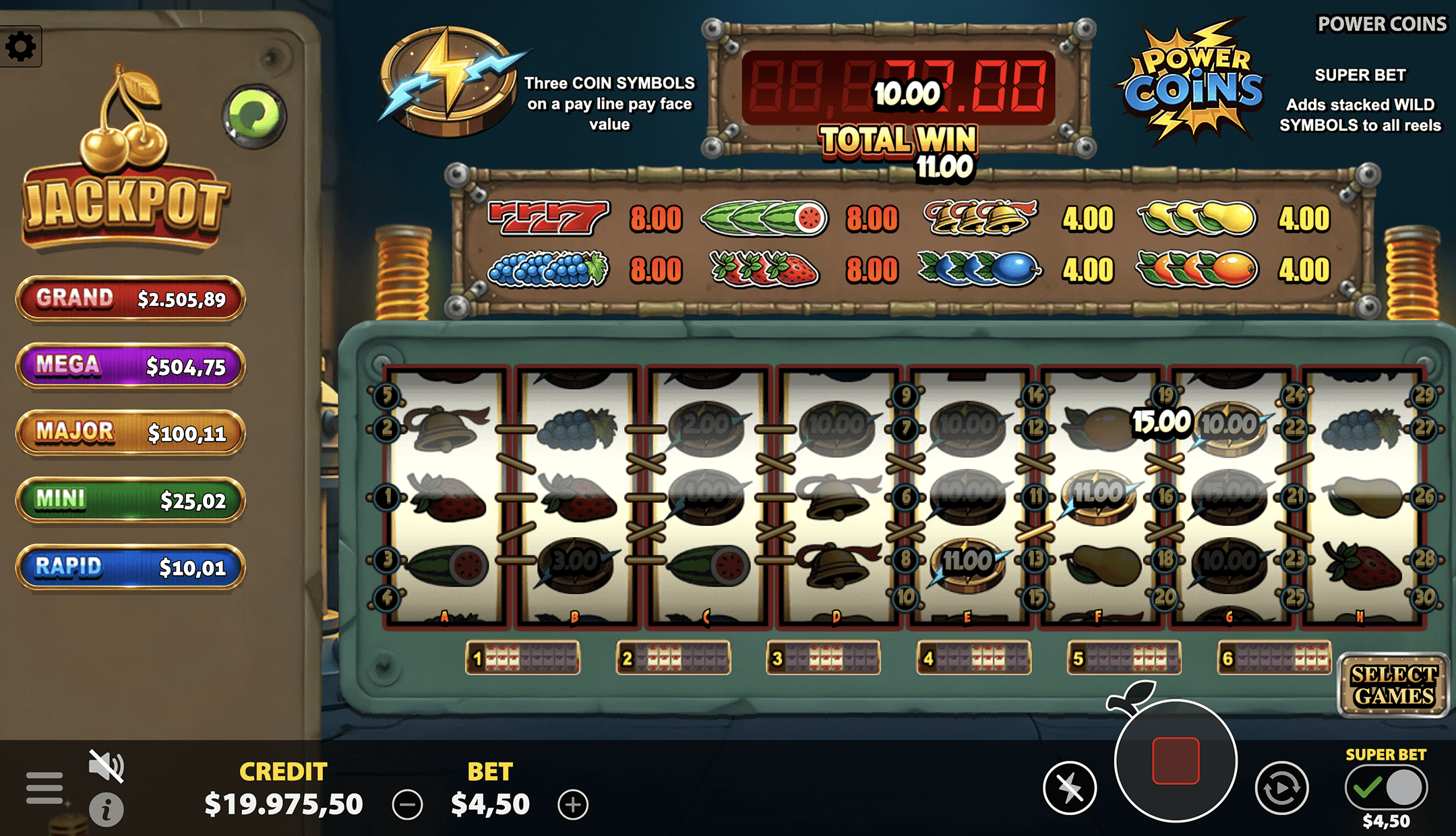Click the info icon near the credit display

click(105, 806)
